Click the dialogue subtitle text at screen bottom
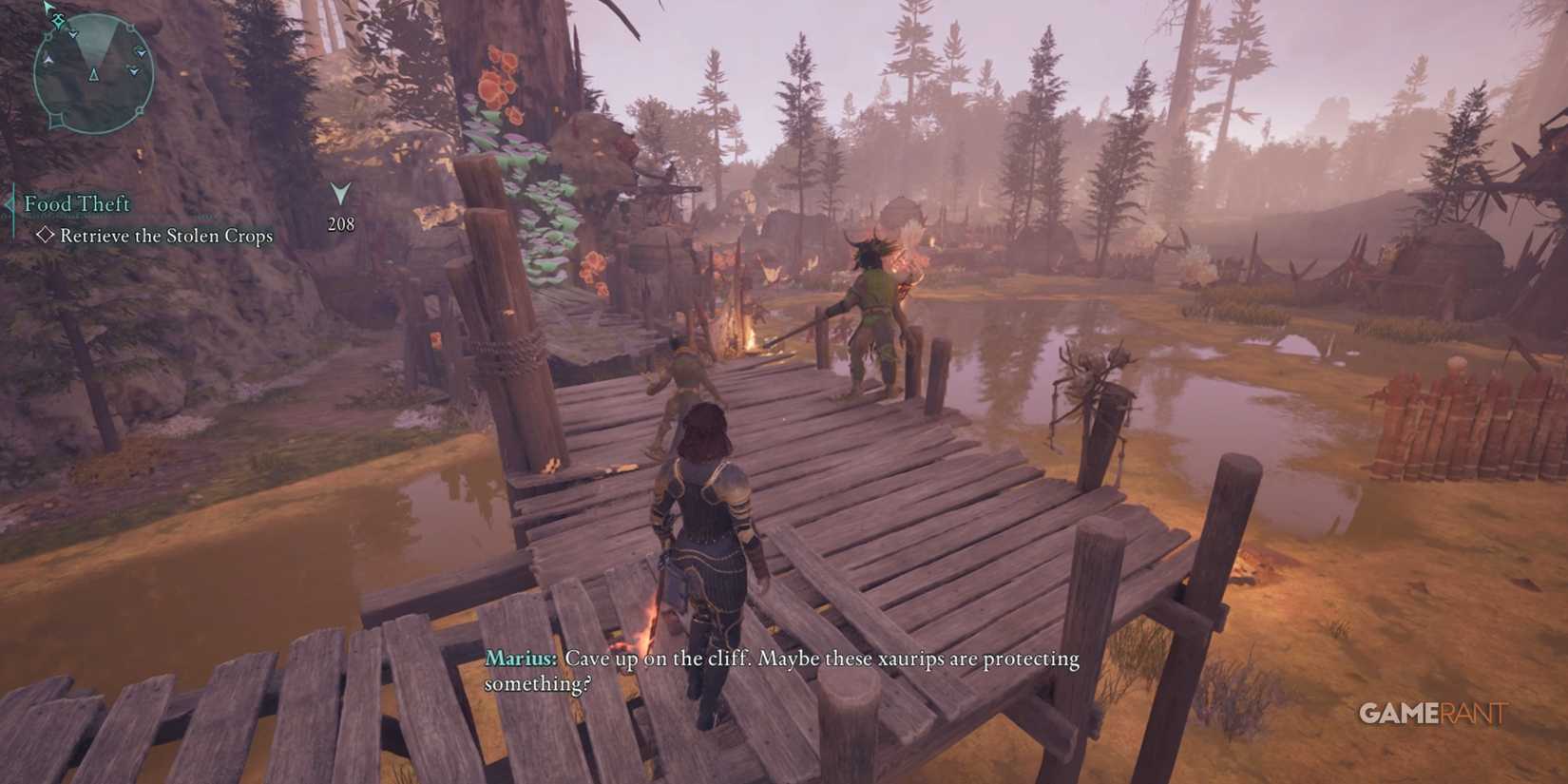 781,668
